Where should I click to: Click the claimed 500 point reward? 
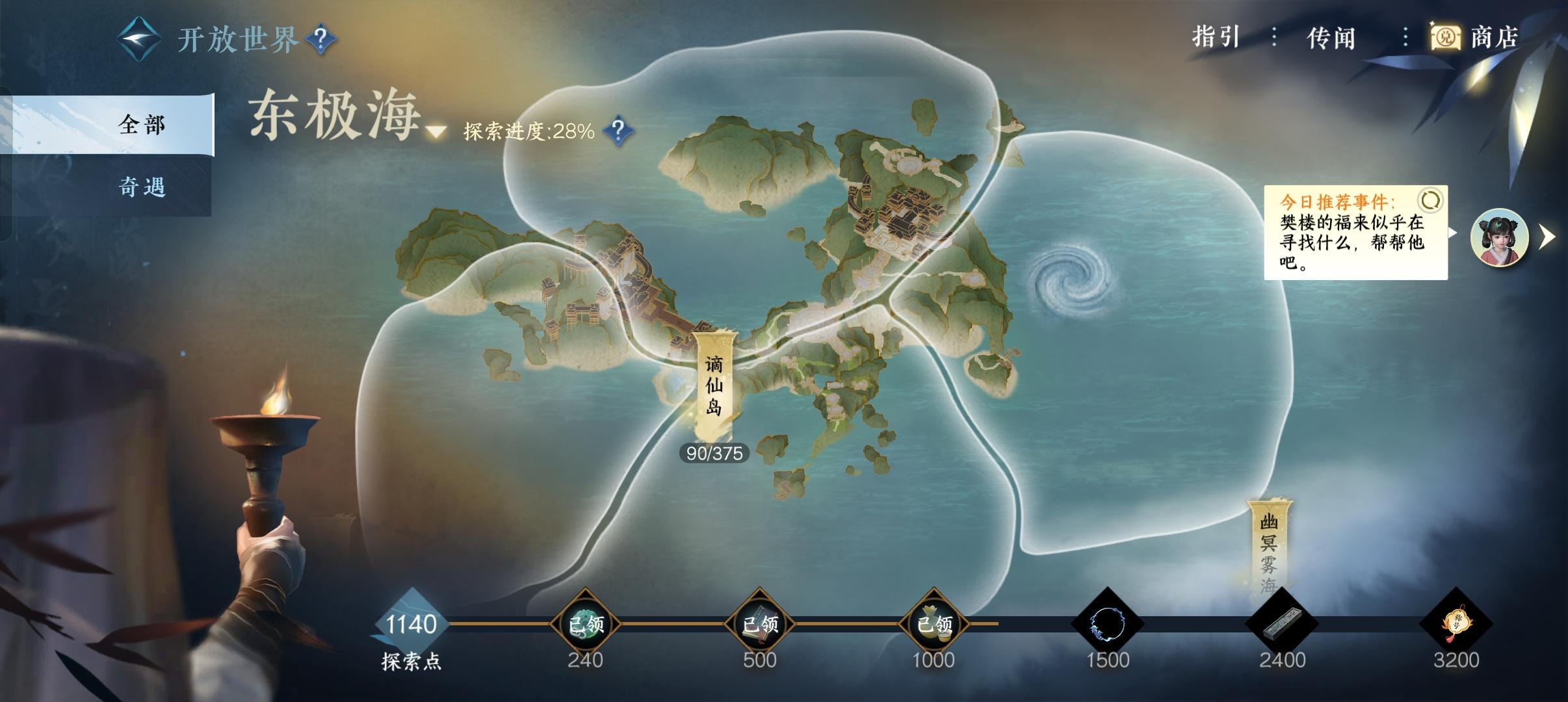pos(759,624)
